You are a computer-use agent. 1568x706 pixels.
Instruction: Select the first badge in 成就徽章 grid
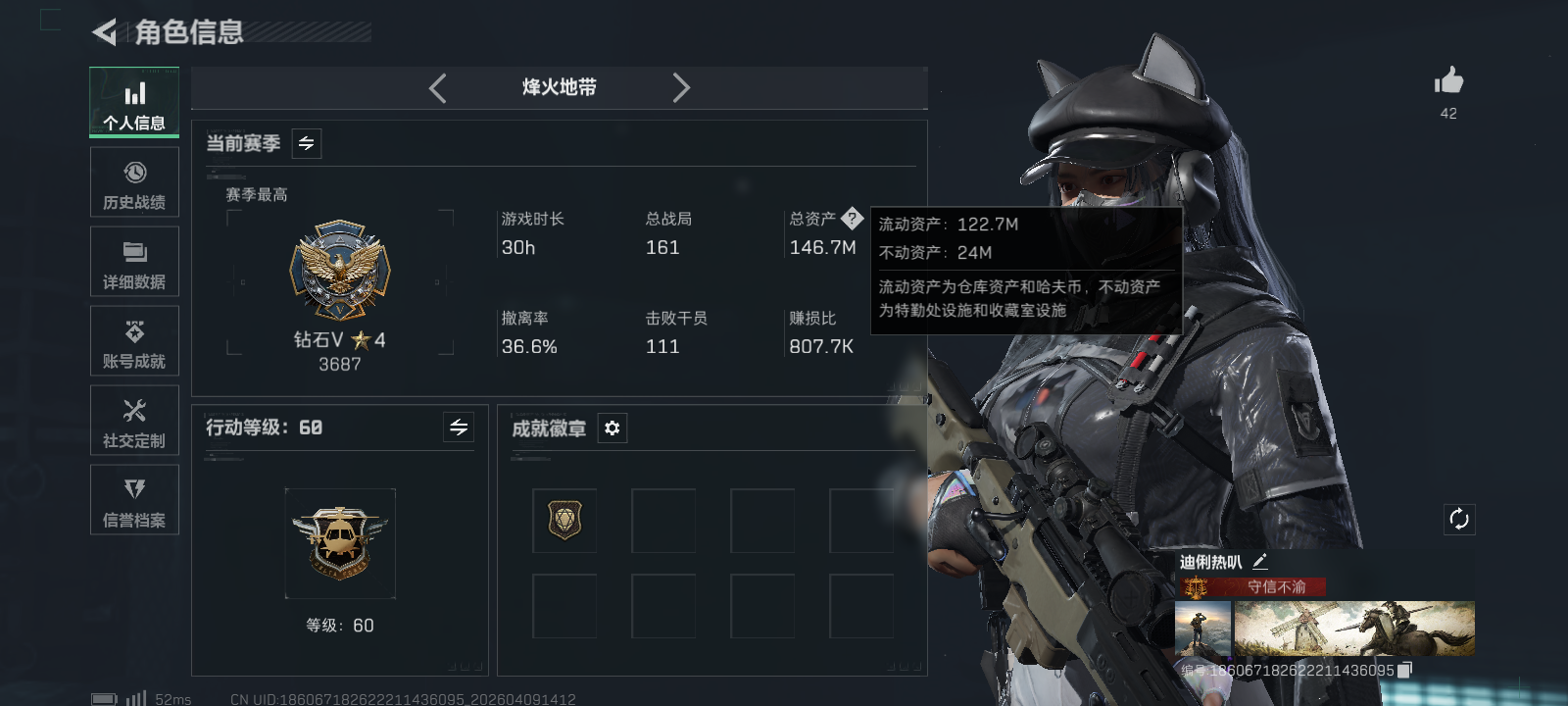pyautogui.click(x=564, y=521)
